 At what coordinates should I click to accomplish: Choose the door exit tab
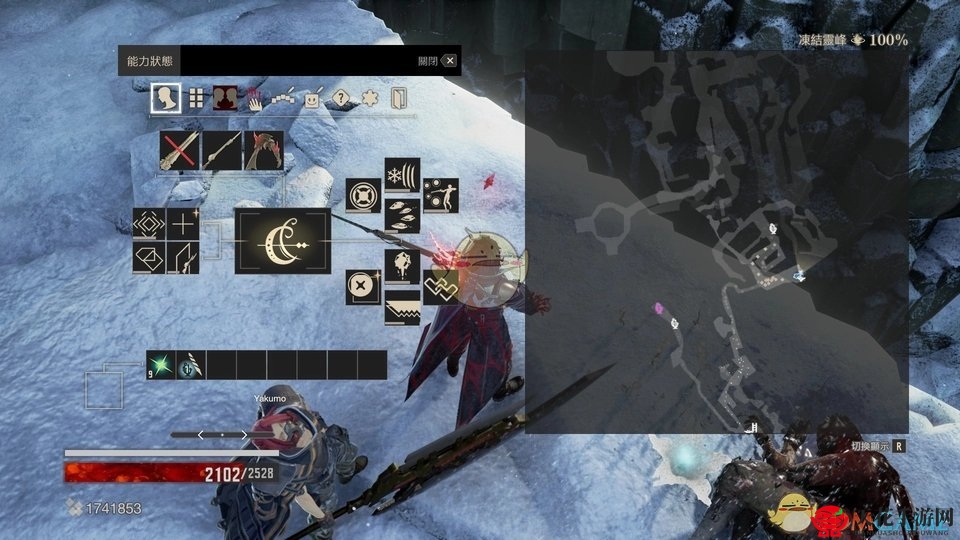click(x=399, y=98)
